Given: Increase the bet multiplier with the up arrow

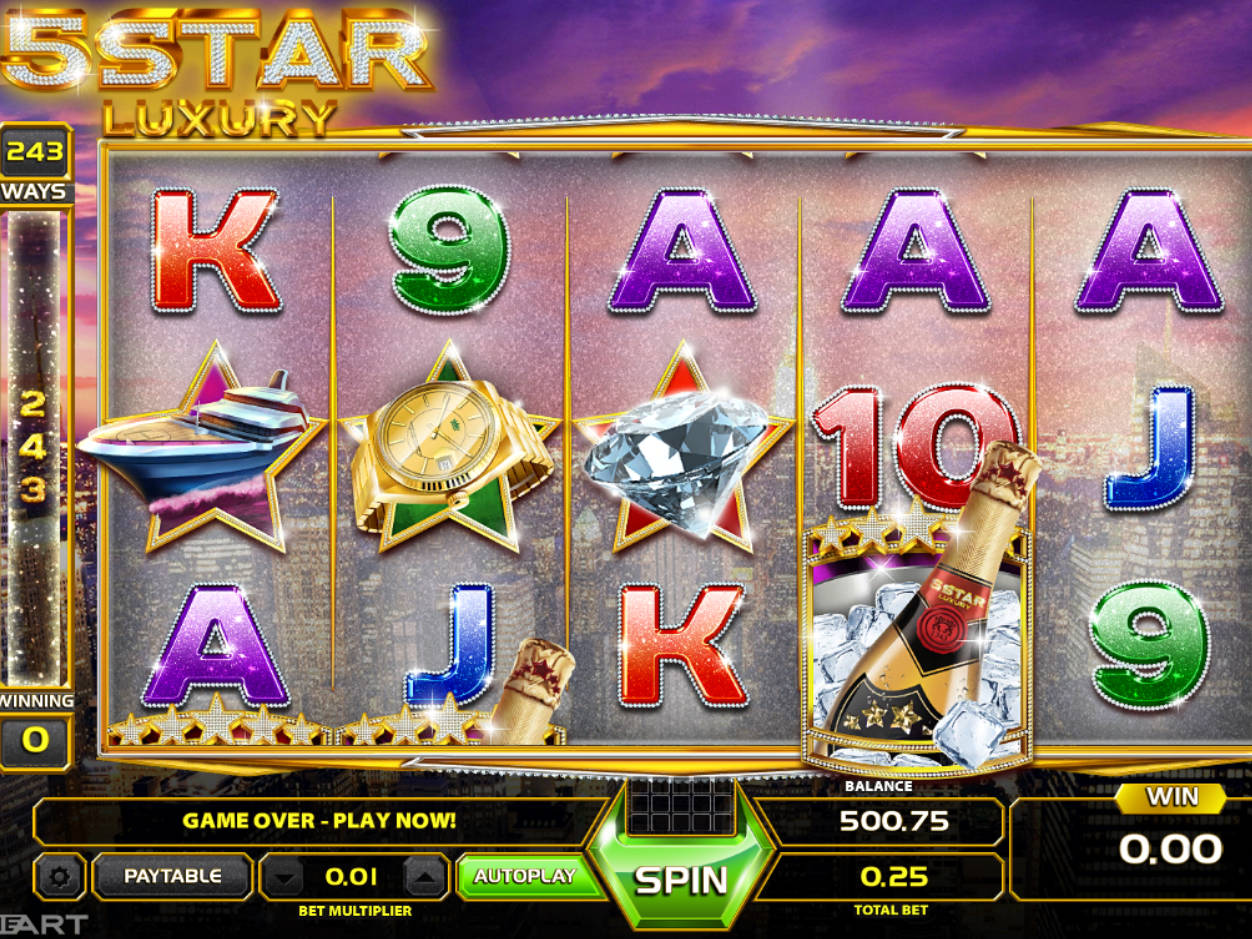Looking at the screenshot, I should (425, 878).
